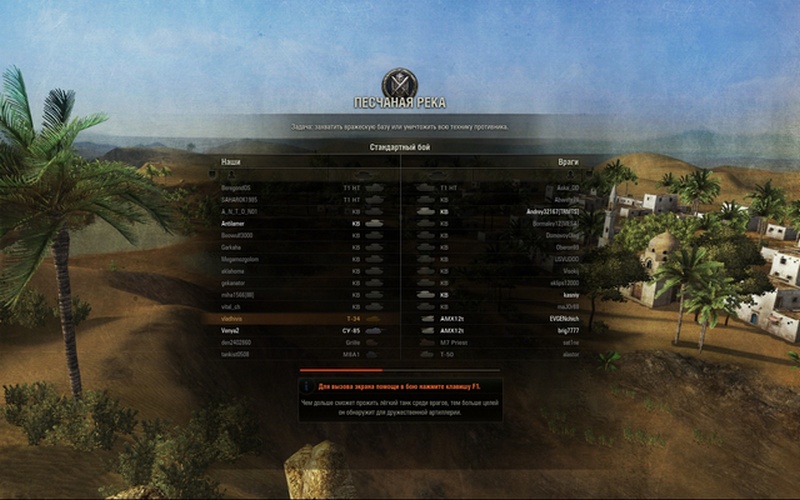The image size is (800, 500).
Task: Pick enemy player brig7777 row
Action: (x=567, y=330)
